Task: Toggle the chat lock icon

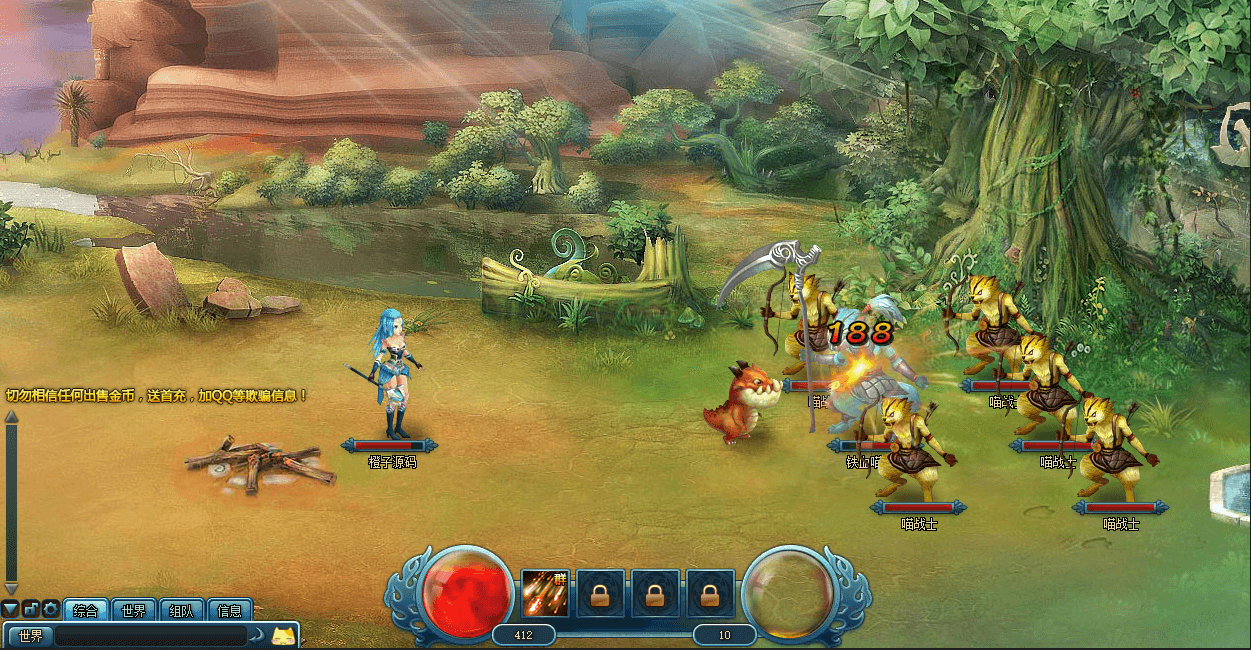Action: 30,609
